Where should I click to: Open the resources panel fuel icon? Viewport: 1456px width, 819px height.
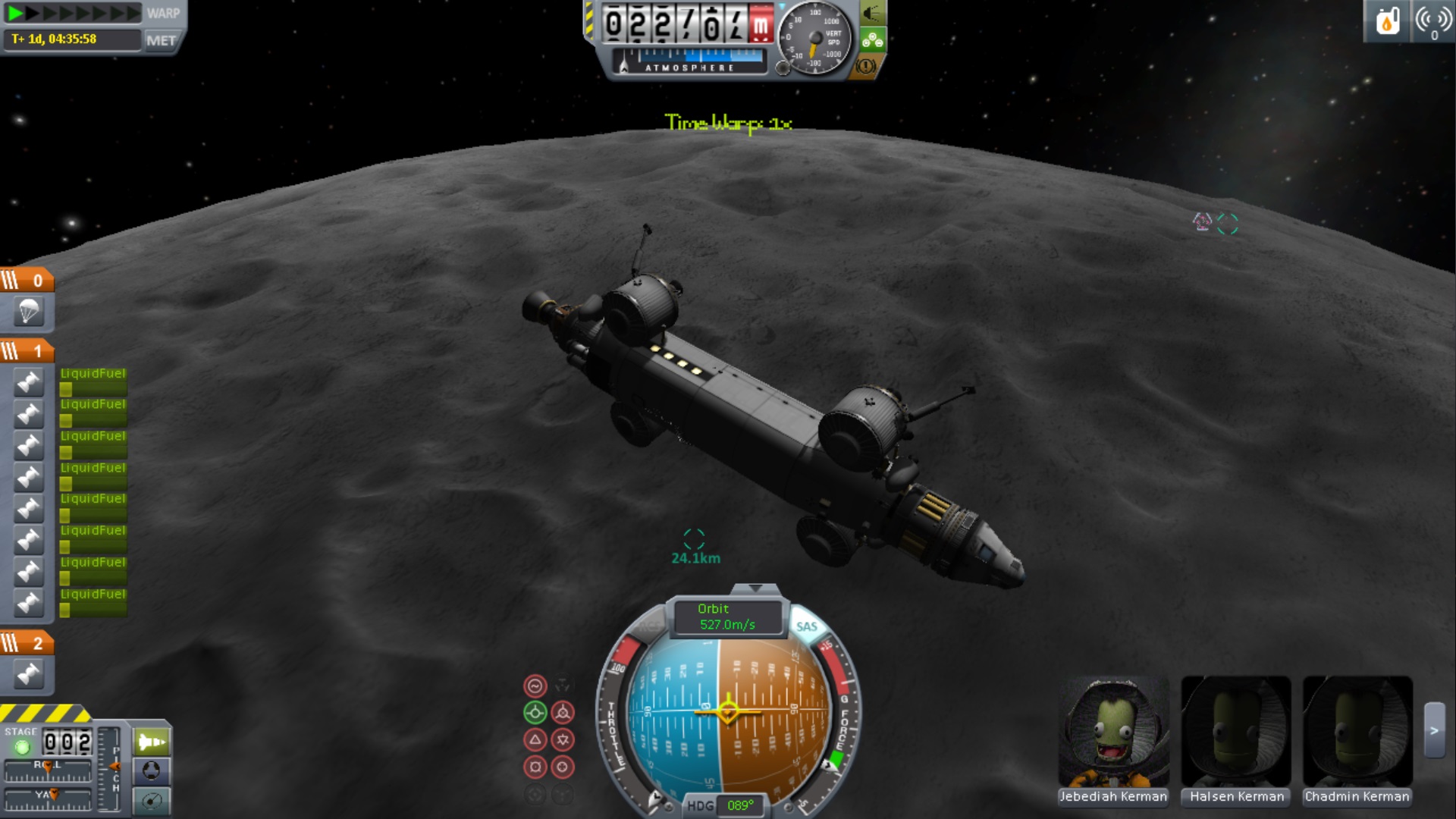point(1387,21)
